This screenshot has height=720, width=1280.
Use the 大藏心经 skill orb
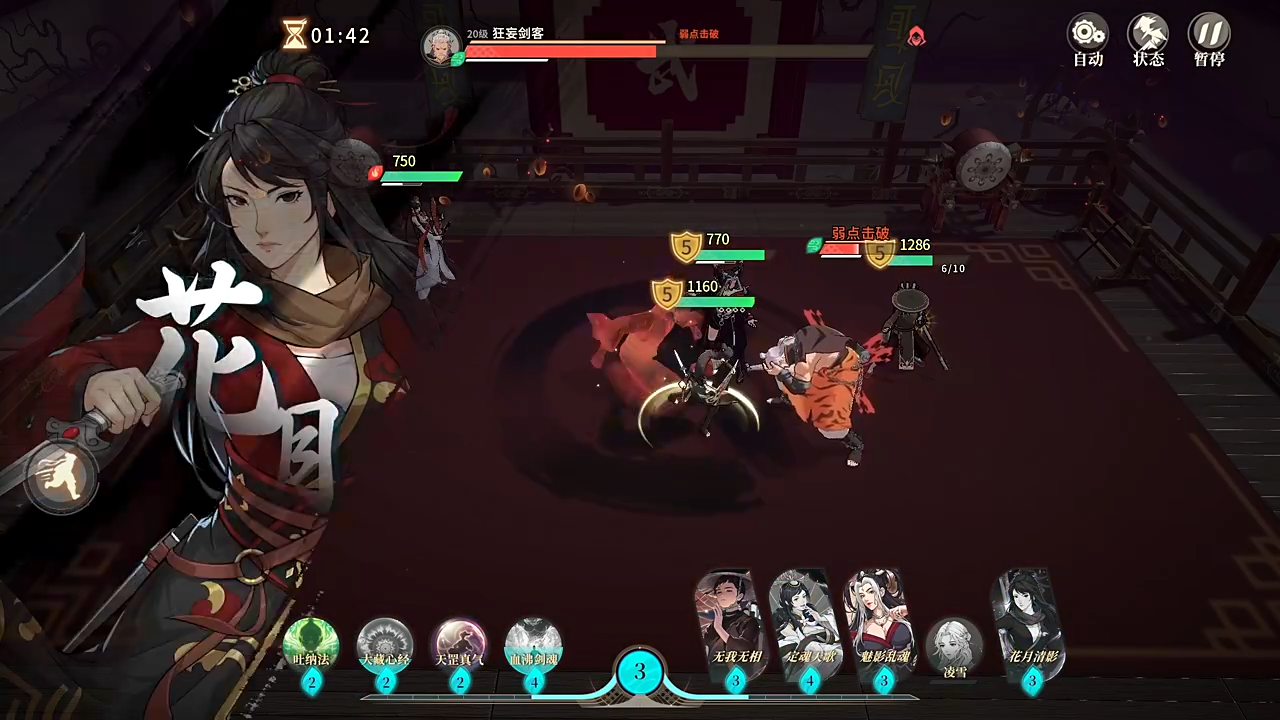[x=385, y=645]
